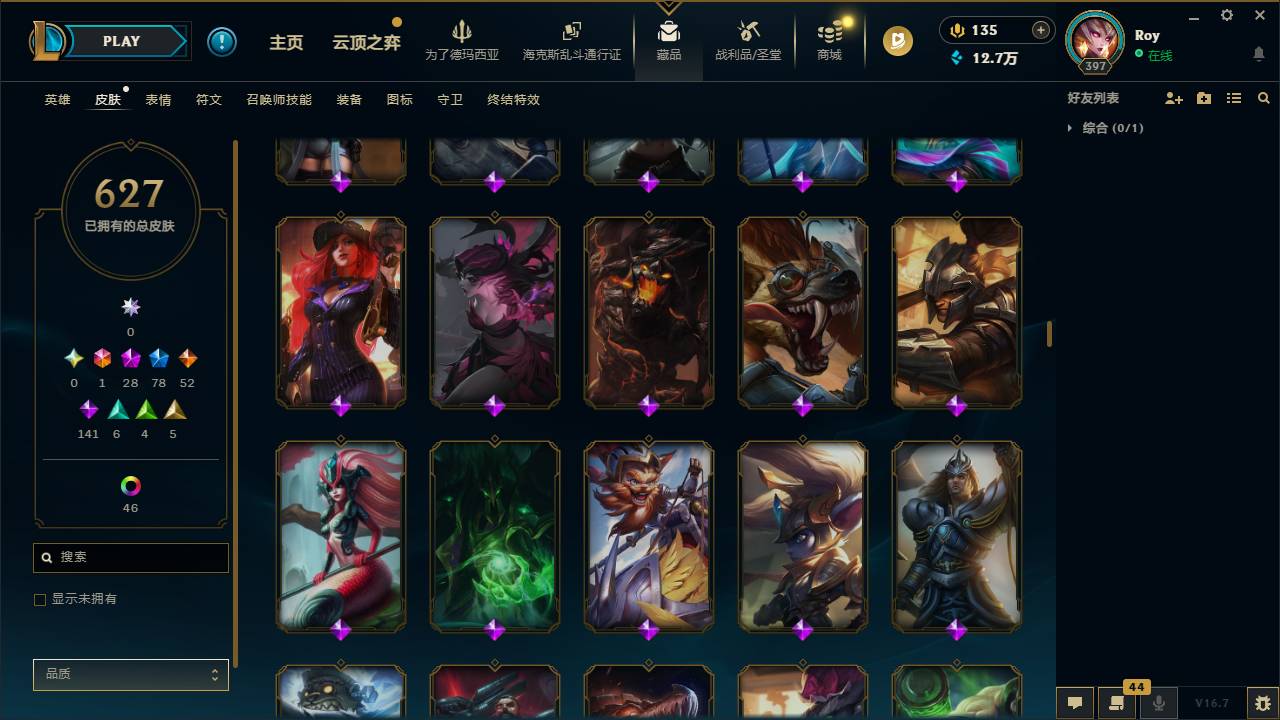
Task: Switch to the 英雄 tab
Action: point(57,100)
